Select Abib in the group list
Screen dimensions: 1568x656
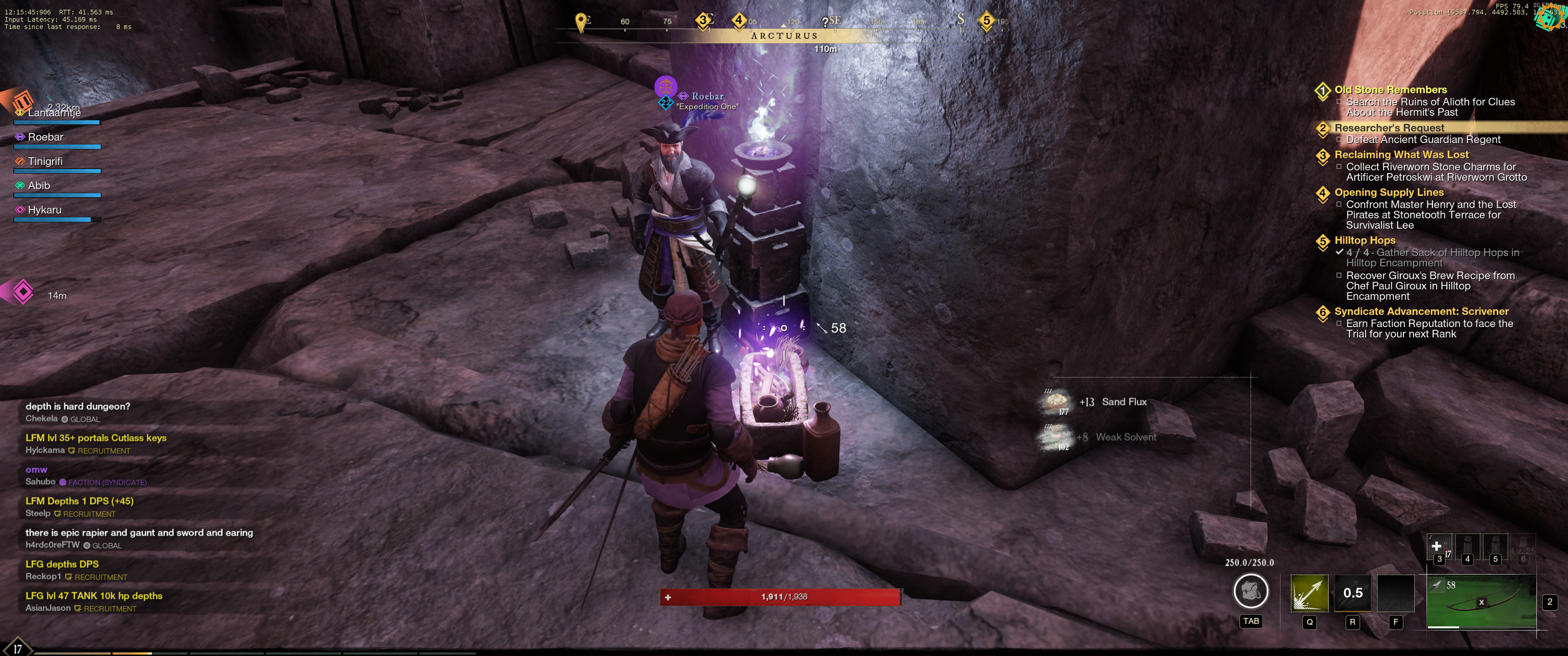pyautogui.click(x=39, y=185)
